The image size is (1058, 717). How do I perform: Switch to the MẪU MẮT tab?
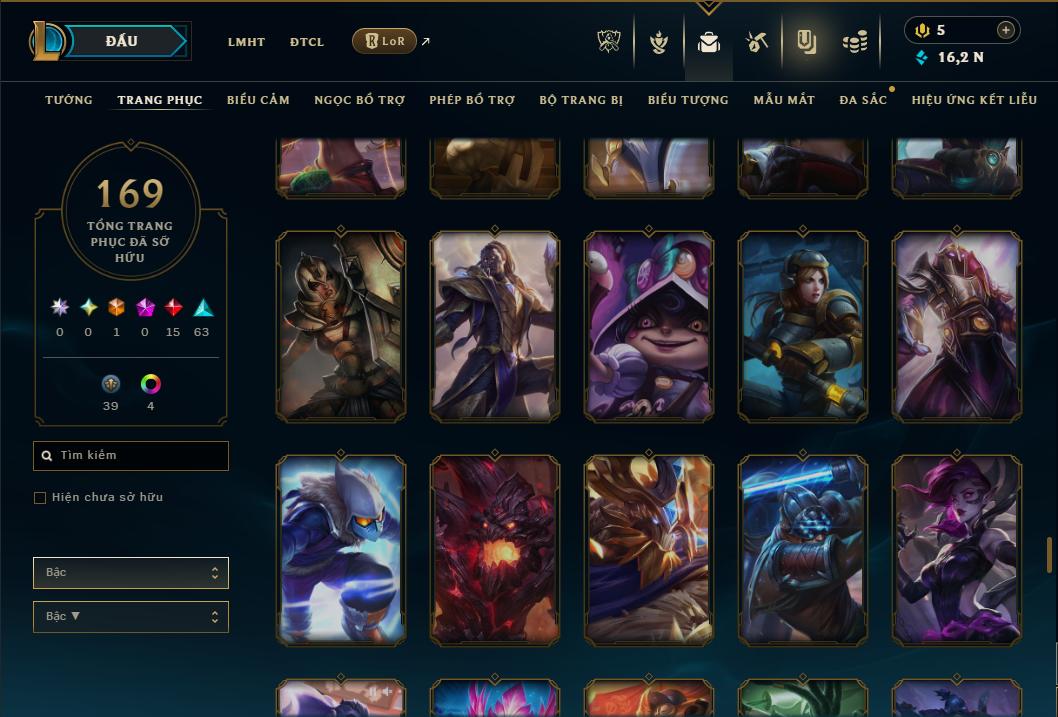784,100
